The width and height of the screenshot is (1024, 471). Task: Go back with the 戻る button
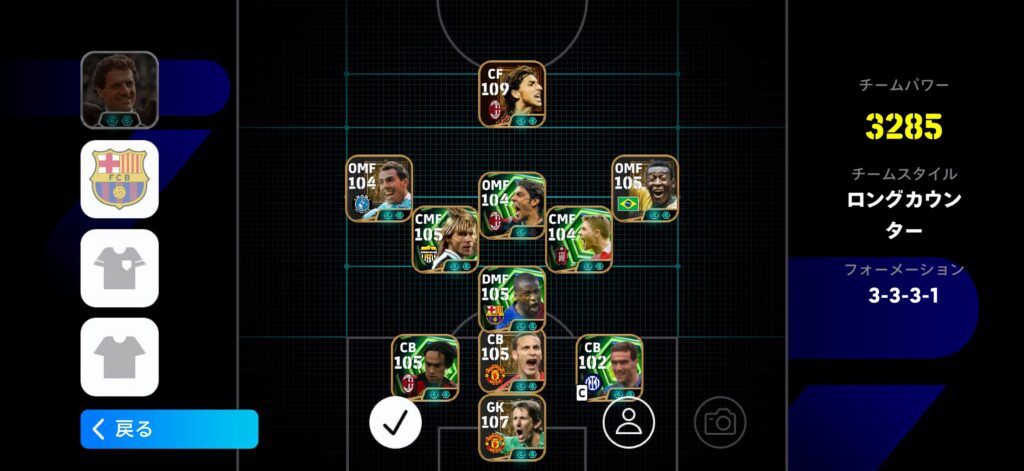(169, 429)
